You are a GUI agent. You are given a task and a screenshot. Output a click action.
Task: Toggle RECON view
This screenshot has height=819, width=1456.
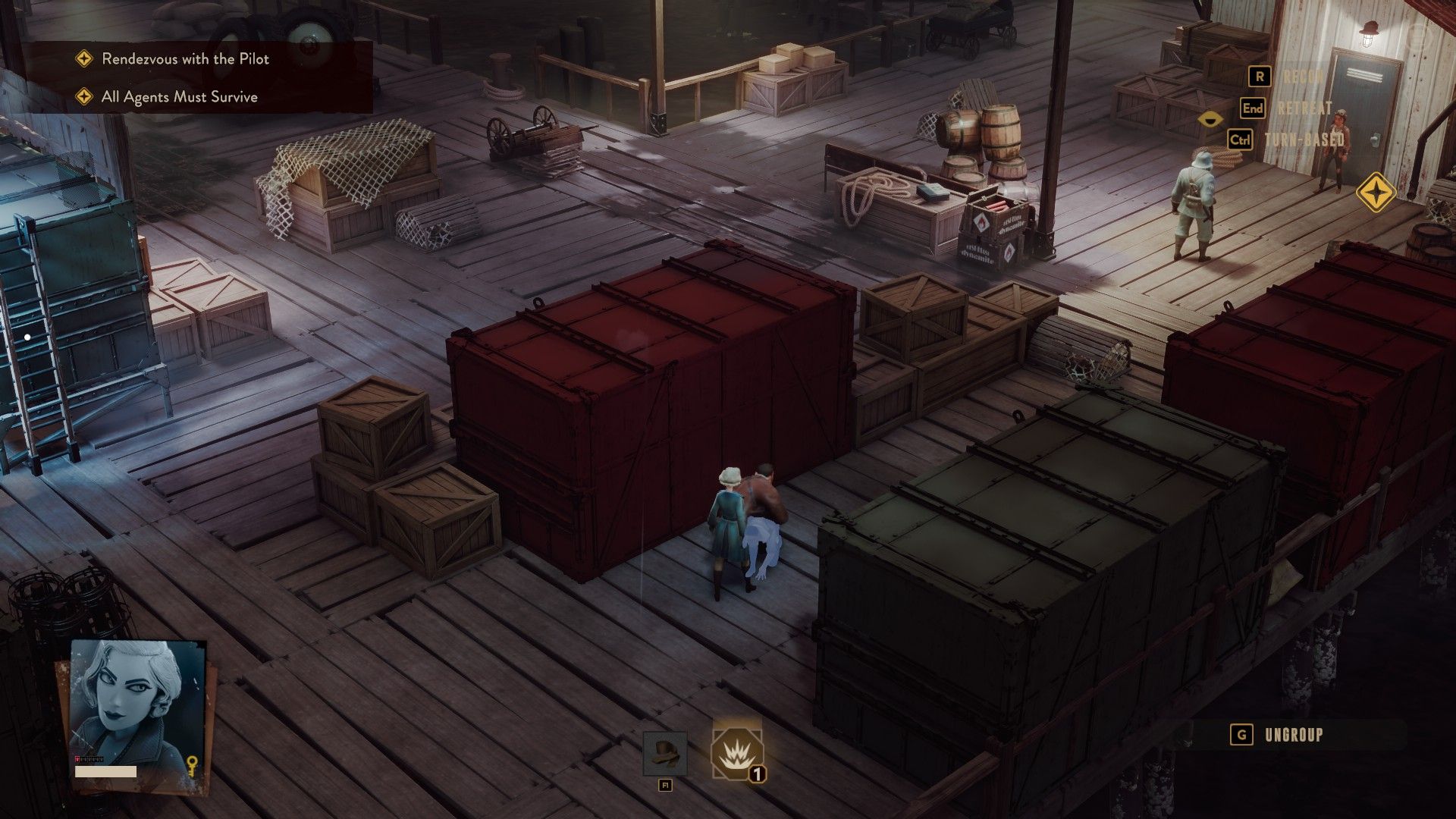point(1304,76)
